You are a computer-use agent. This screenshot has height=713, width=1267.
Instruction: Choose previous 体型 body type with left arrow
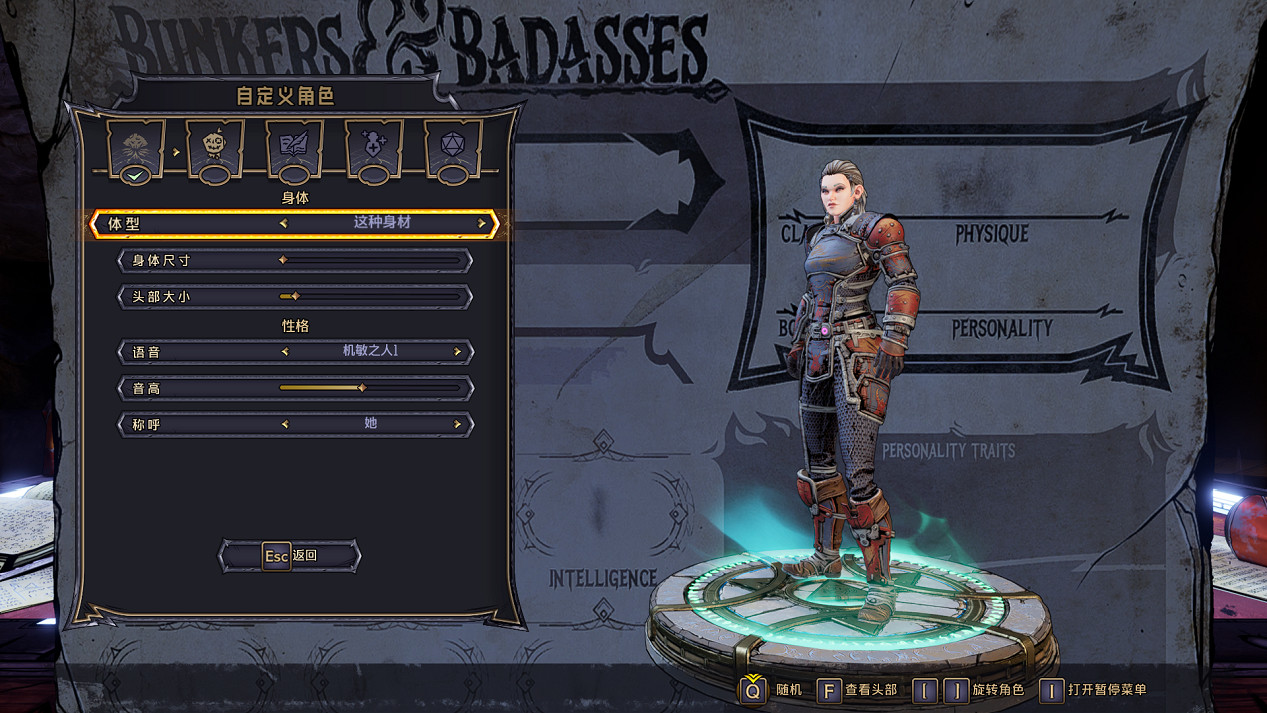point(284,223)
